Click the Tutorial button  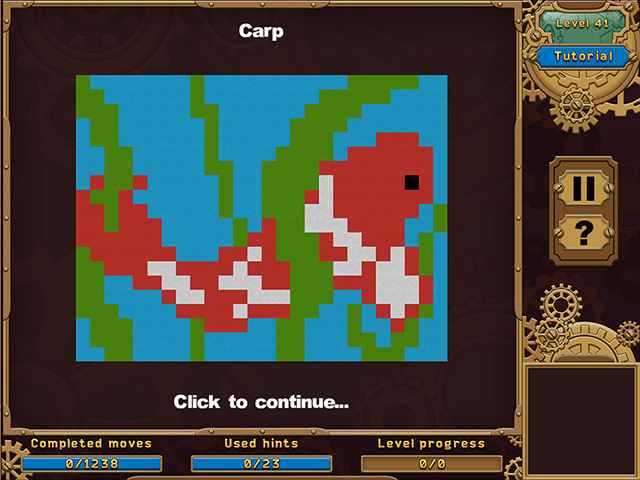point(582,56)
